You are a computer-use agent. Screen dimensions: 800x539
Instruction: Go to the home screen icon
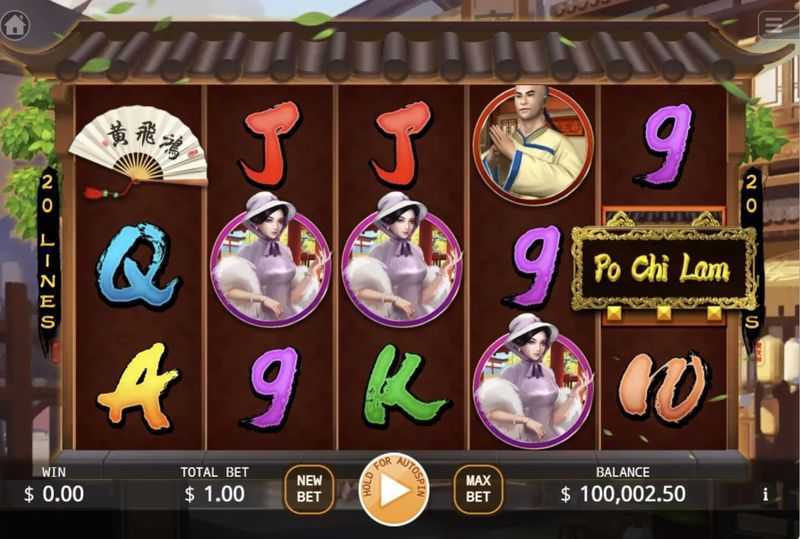coord(15,25)
